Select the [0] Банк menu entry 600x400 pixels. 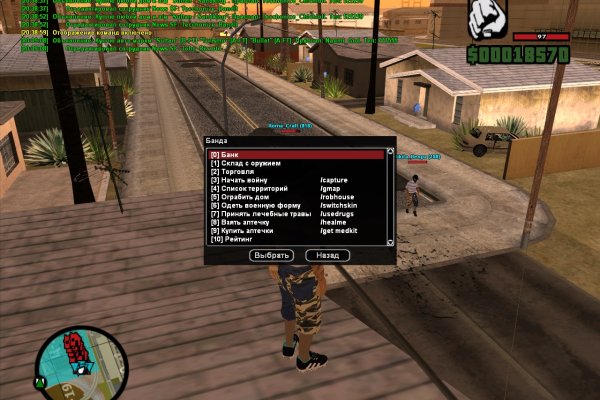pyautogui.click(x=296, y=155)
